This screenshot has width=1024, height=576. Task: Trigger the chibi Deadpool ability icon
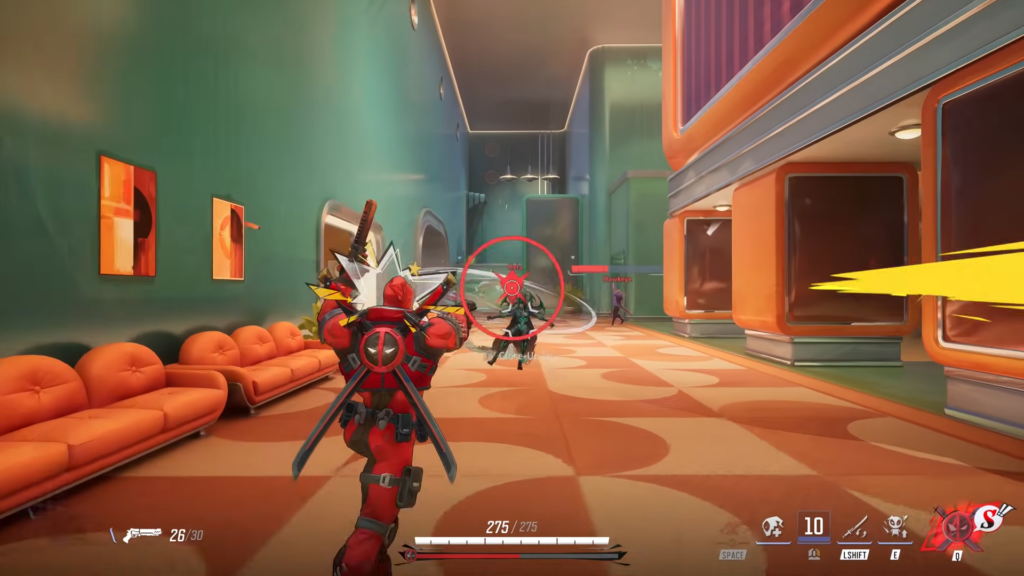(895, 527)
